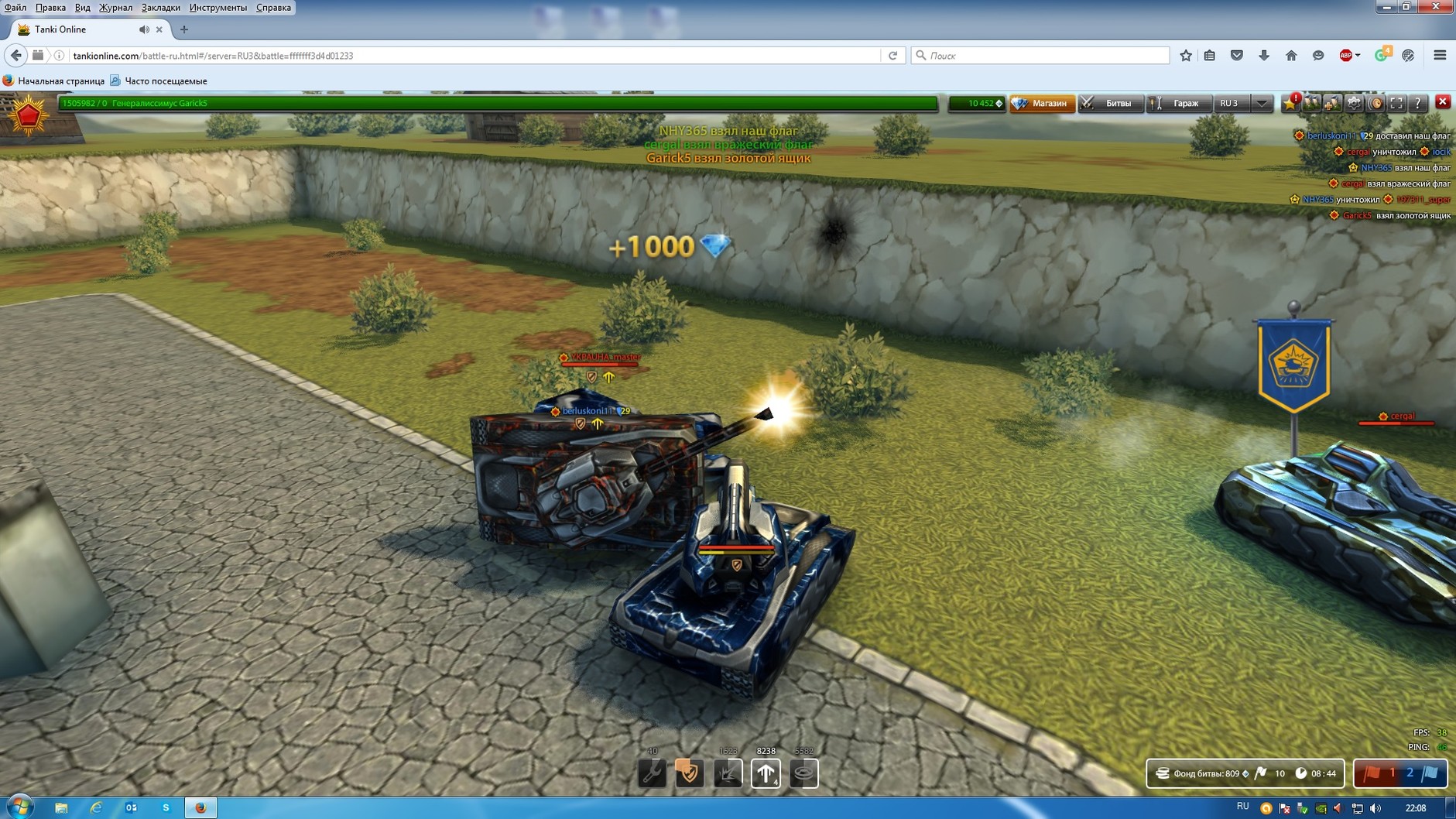The width and height of the screenshot is (1456, 819).
Task: Activate the double damage burst supply
Action: pyautogui.click(x=728, y=773)
